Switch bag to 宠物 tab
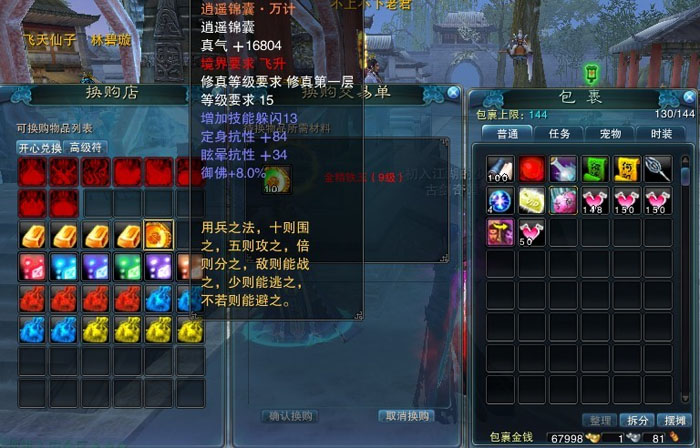Screen dimensions: 700x448 point(610,133)
